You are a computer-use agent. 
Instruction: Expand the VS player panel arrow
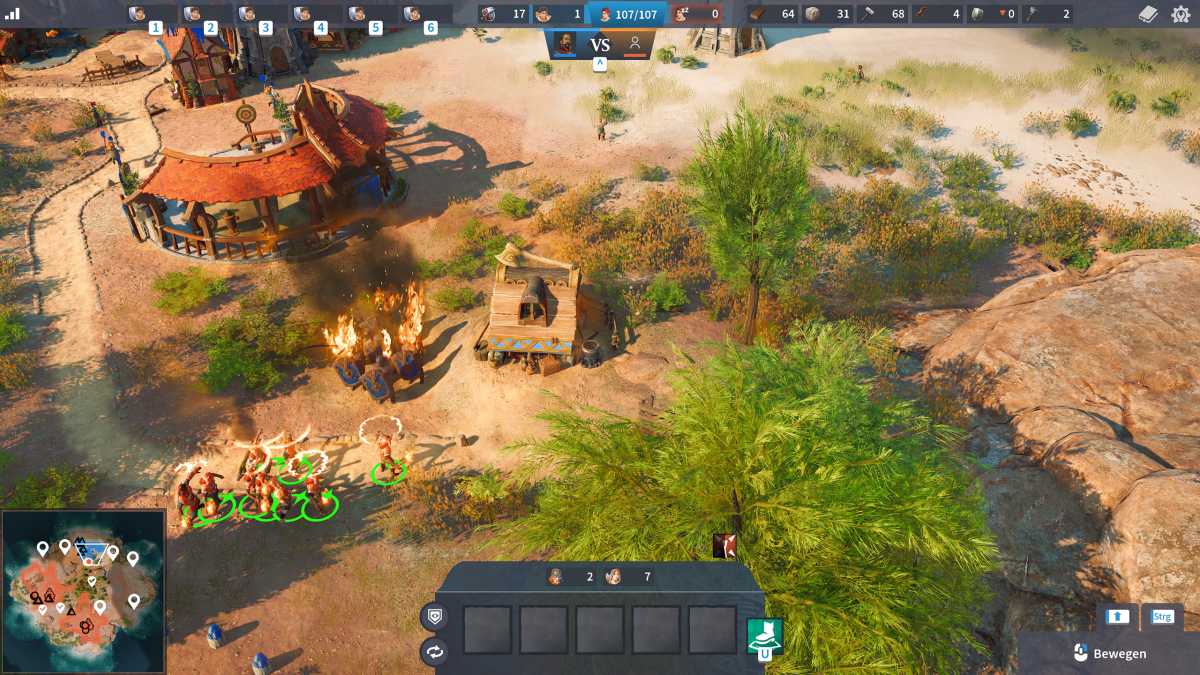point(600,64)
